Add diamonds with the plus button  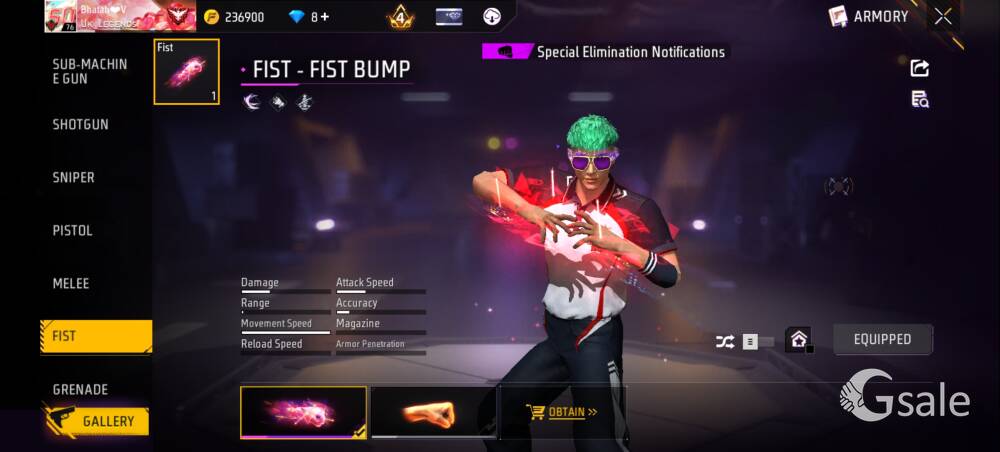click(325, 17)
